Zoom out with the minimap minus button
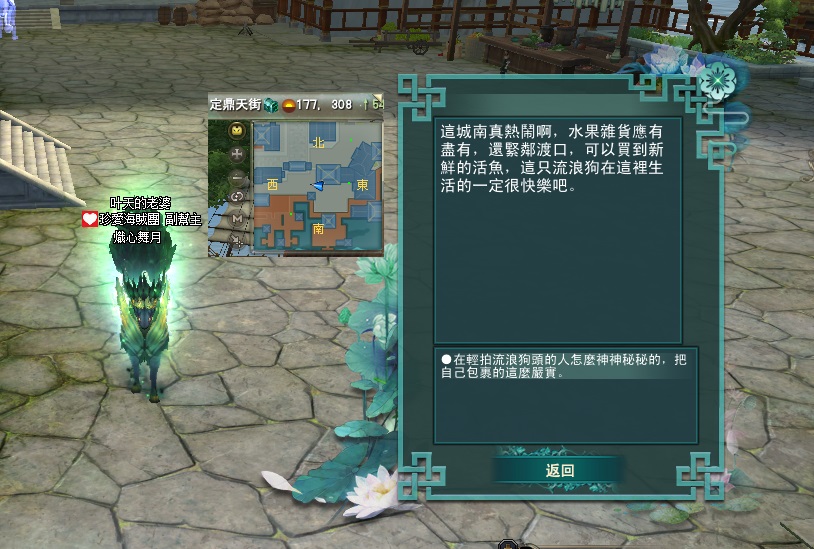This screenshot has height=549, width=814. point(237,176)
